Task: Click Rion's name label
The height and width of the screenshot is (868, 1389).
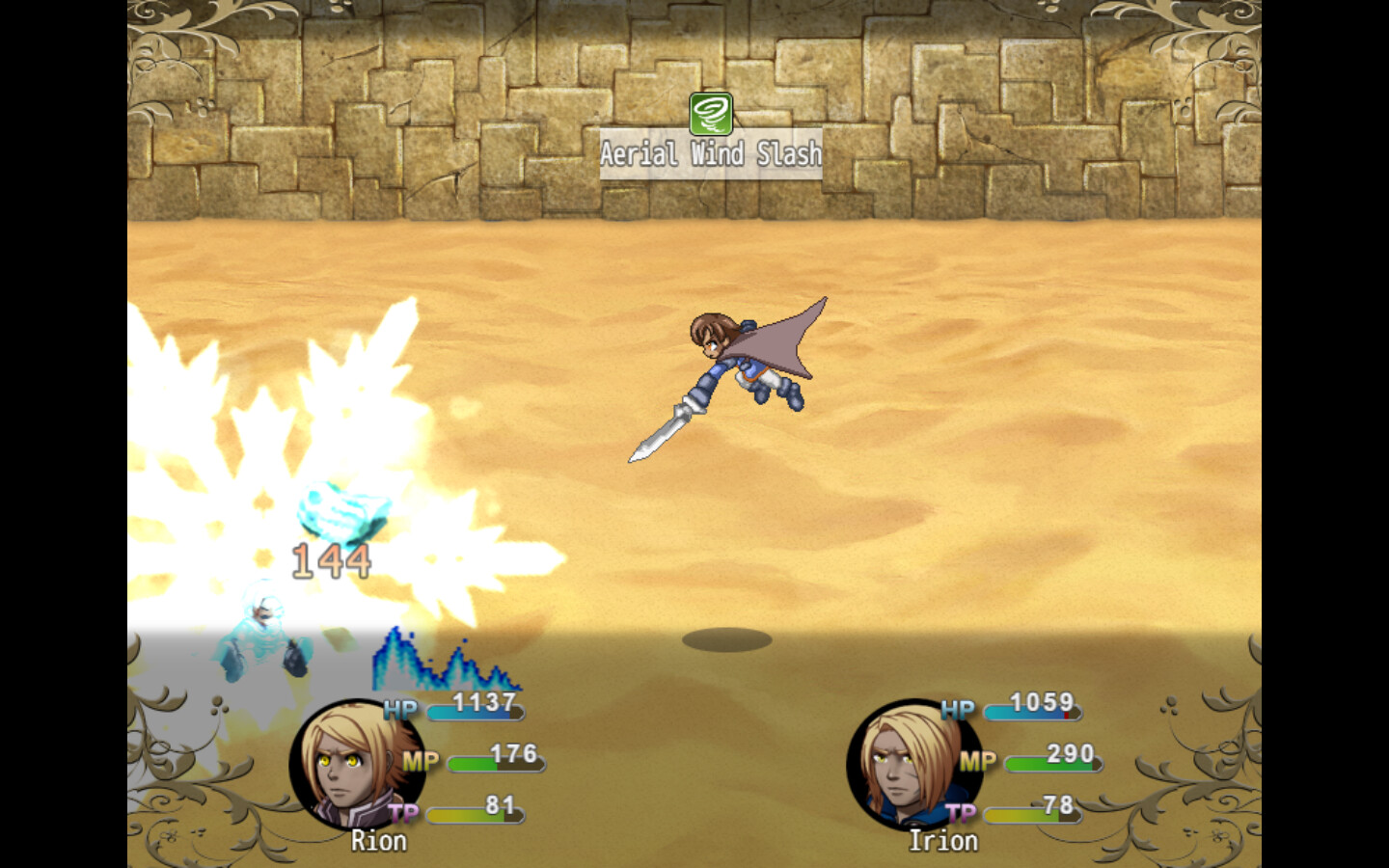Action: tap(378, 841)
